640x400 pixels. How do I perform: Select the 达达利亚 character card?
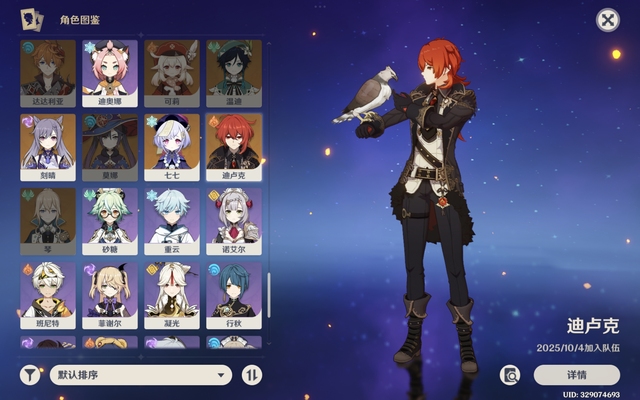(x=48, y=72)
